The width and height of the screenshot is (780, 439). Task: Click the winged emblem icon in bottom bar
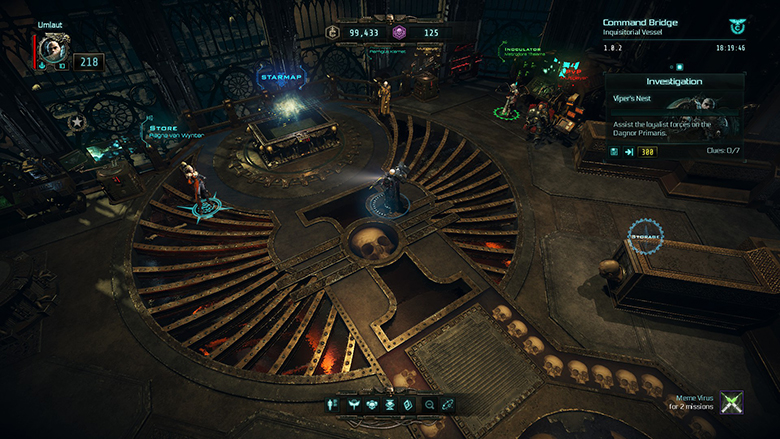click(354, 404)
